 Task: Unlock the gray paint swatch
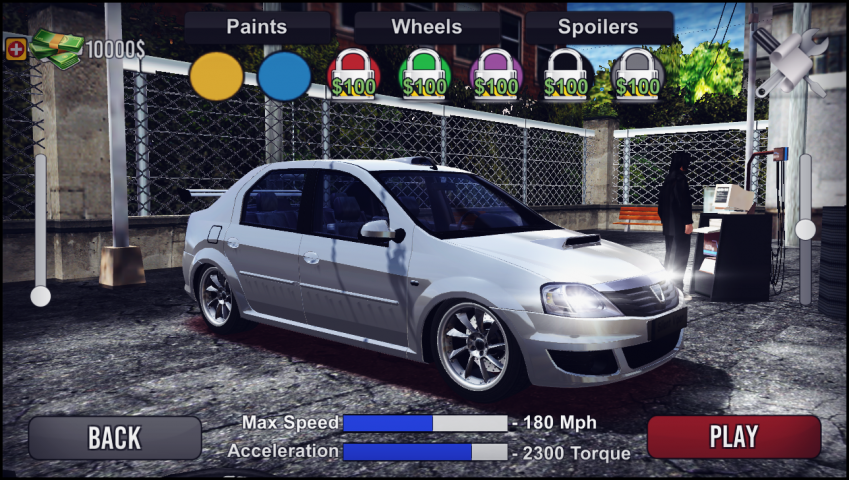click(637, 76)
